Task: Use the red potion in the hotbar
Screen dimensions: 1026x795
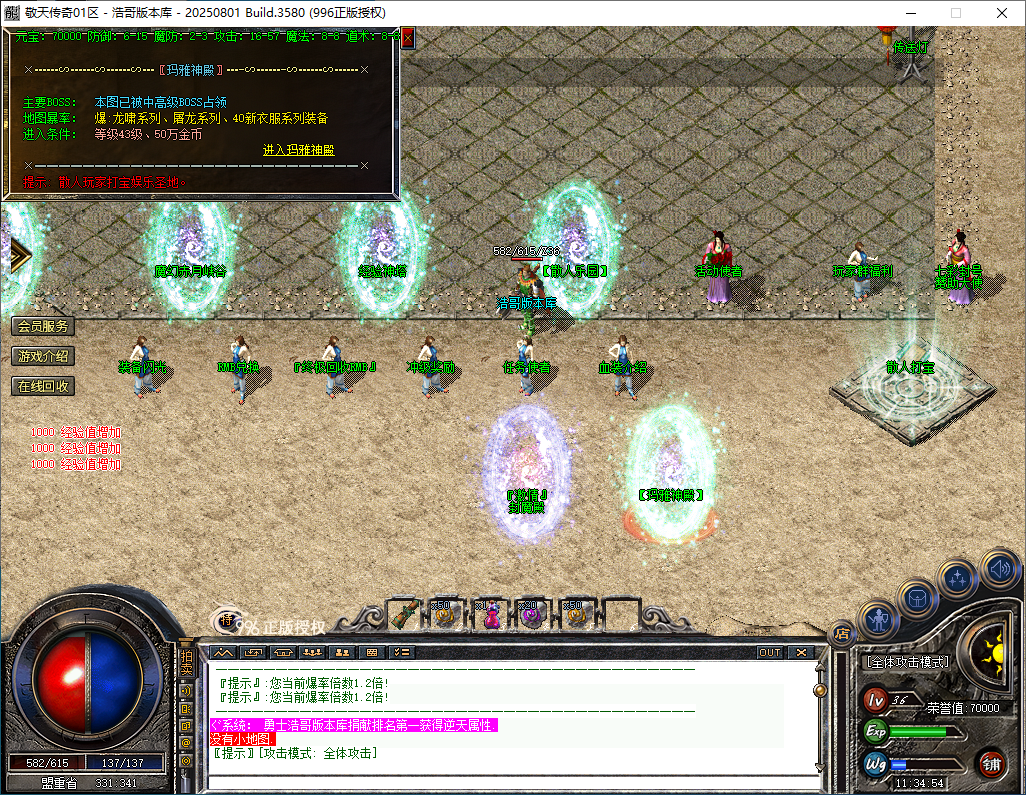Action: [x=491, y=615]
